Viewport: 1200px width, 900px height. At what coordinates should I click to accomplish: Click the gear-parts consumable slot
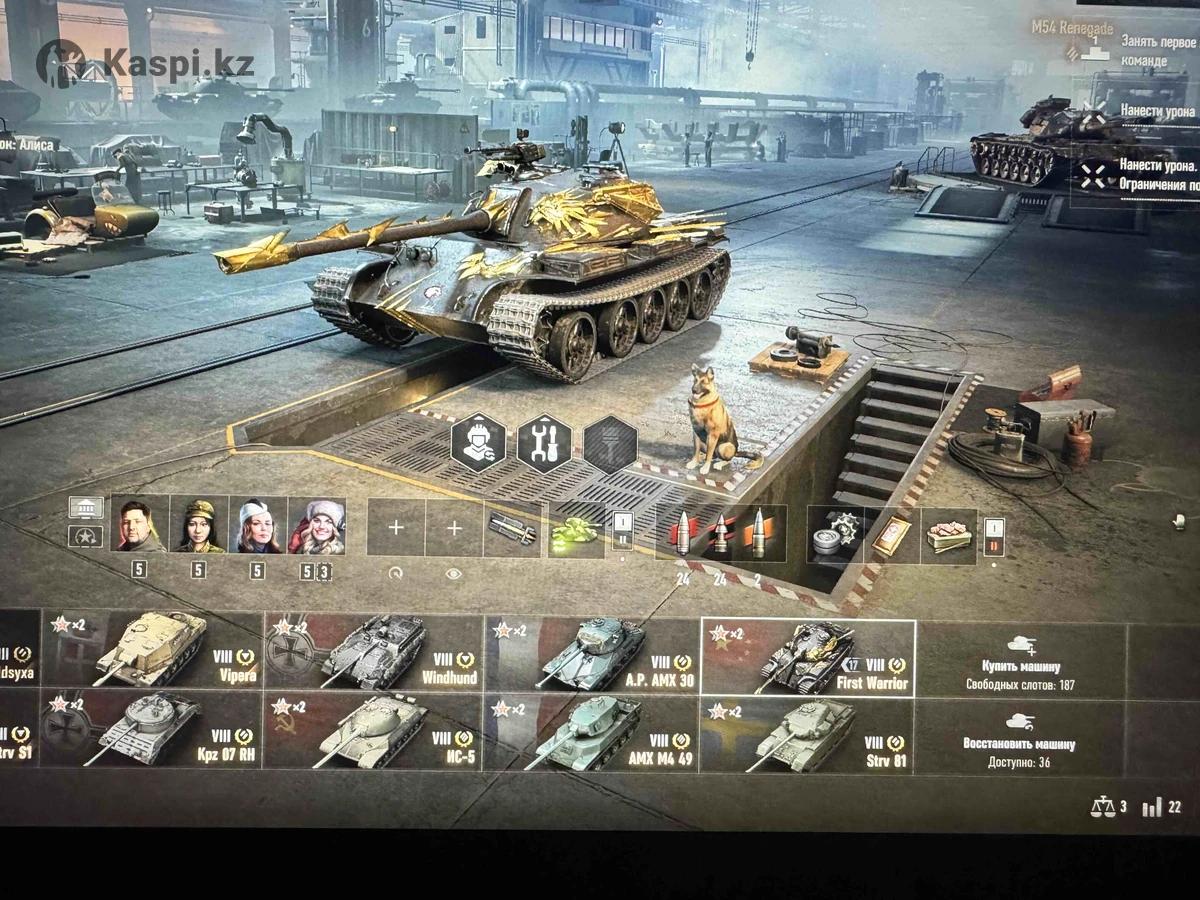[x=835, y=534]
